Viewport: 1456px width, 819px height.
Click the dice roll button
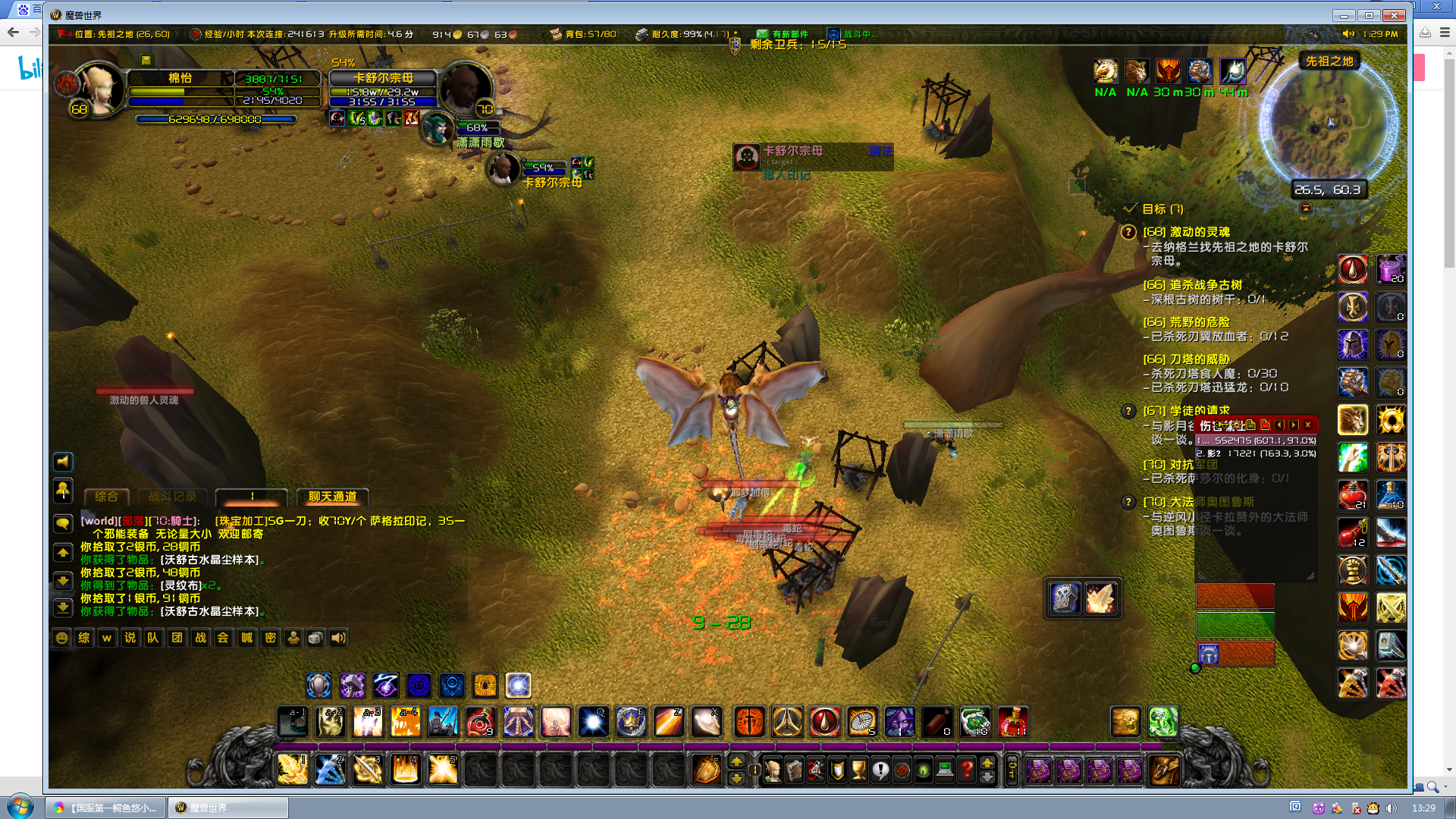tap(315, 638)
